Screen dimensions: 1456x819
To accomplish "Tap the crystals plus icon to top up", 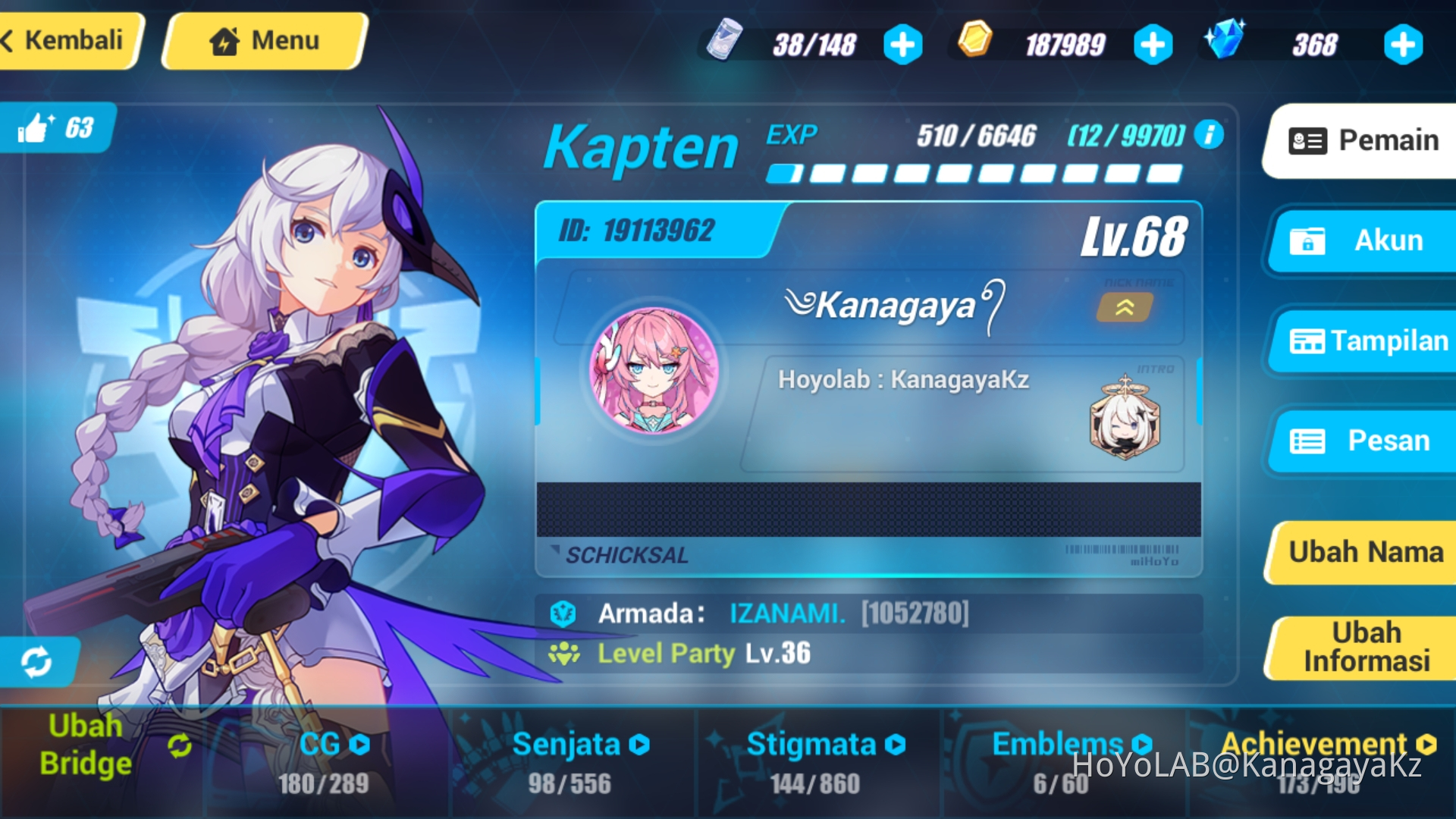I will (x=1402, y=45).
